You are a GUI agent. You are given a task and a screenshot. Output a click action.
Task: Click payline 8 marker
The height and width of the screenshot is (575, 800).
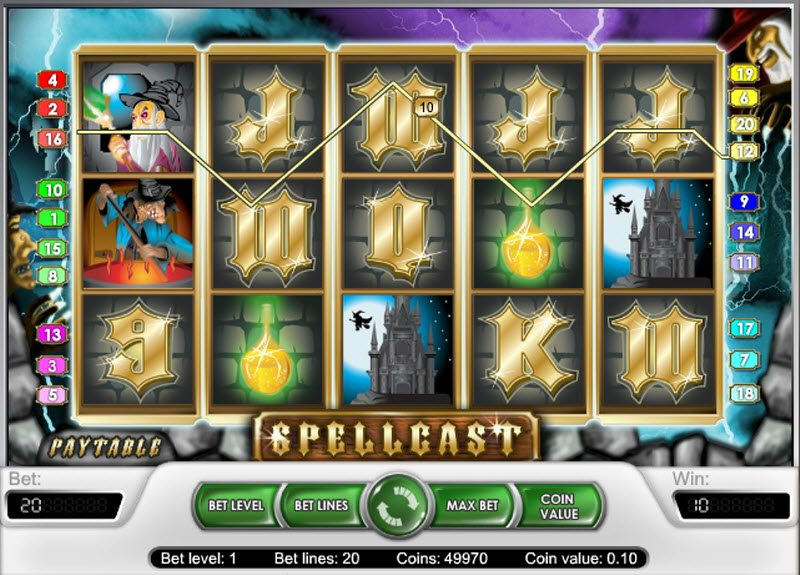52,275
